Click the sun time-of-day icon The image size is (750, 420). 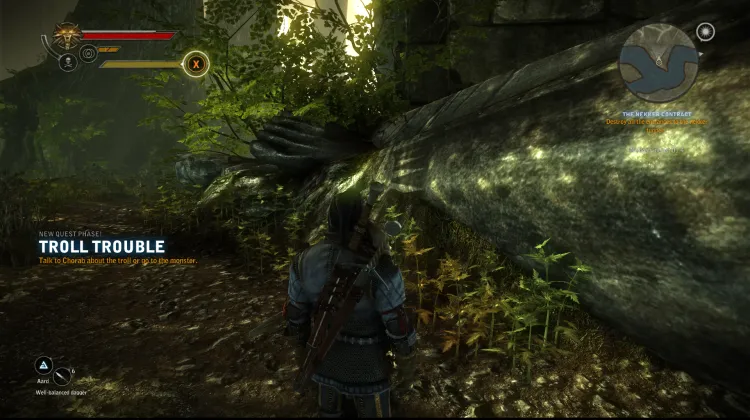pos(706,32)
